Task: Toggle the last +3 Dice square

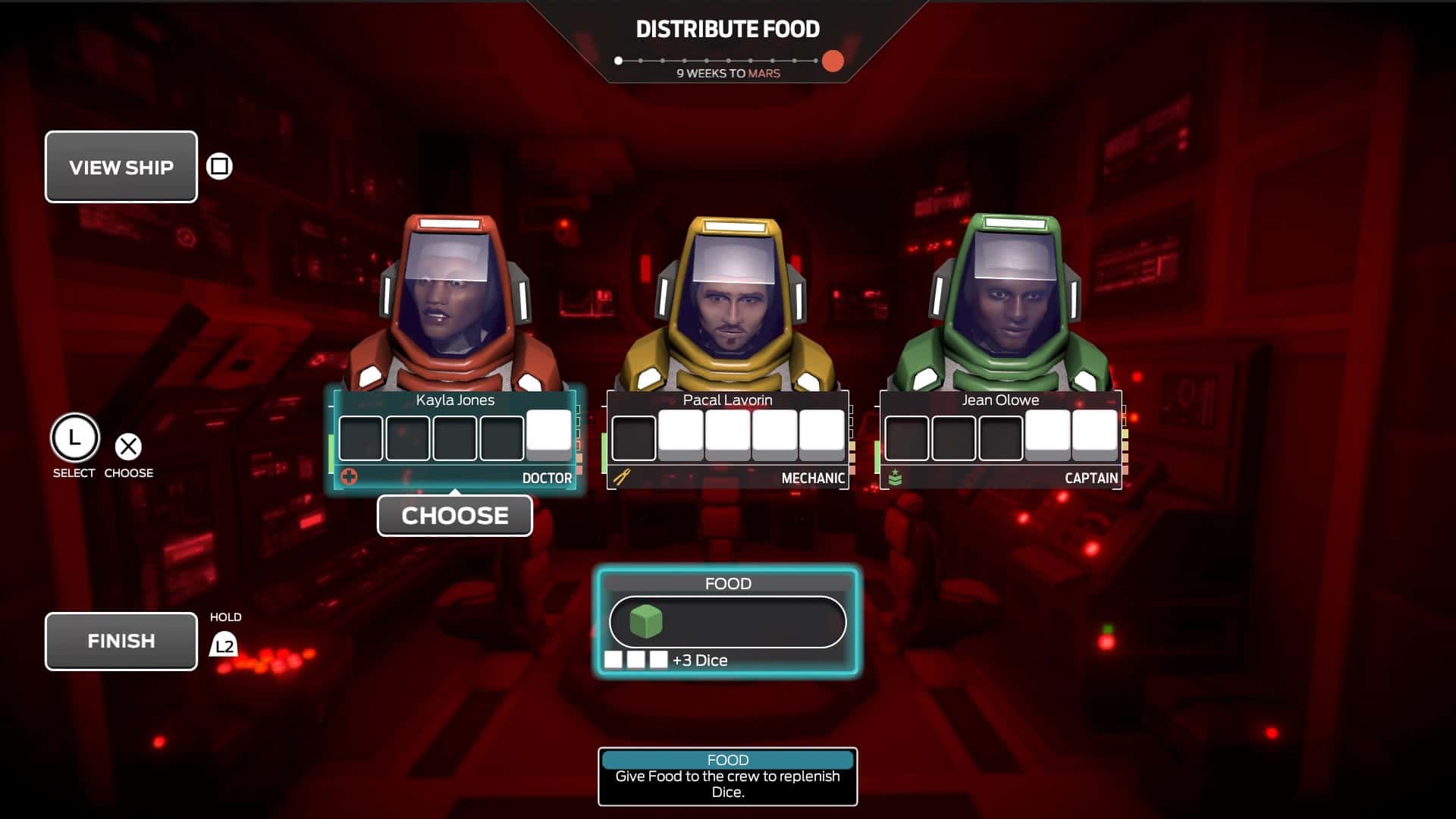Action: (657, 659)
